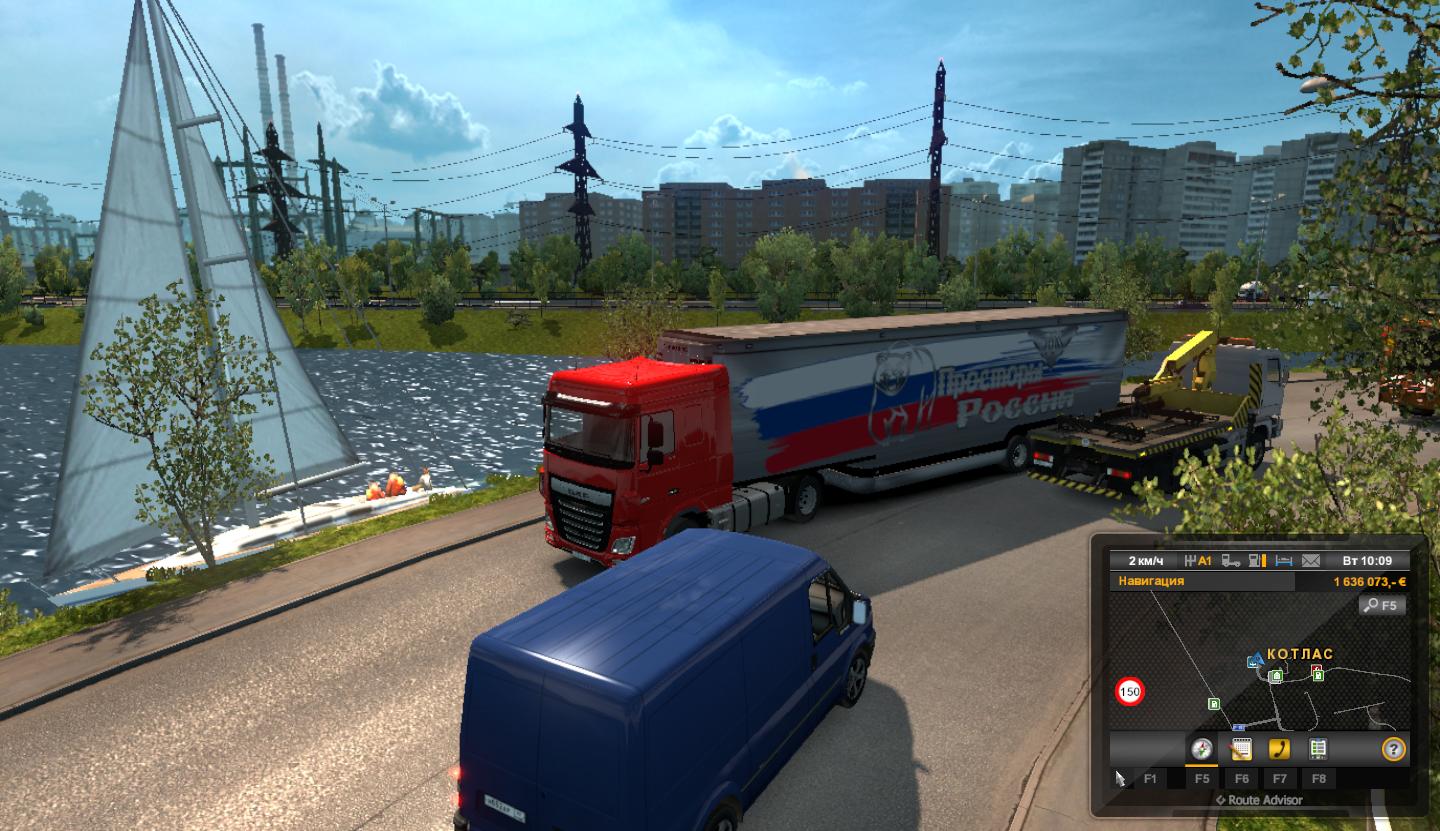
Task: Open the yellow phone assistance tab
Action: click(x=1279, y=749)
